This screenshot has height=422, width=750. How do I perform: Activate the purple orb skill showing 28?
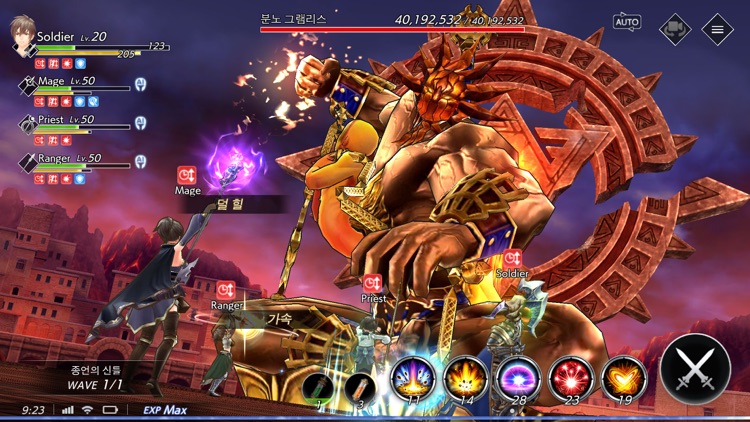click(x=518, y=380)
